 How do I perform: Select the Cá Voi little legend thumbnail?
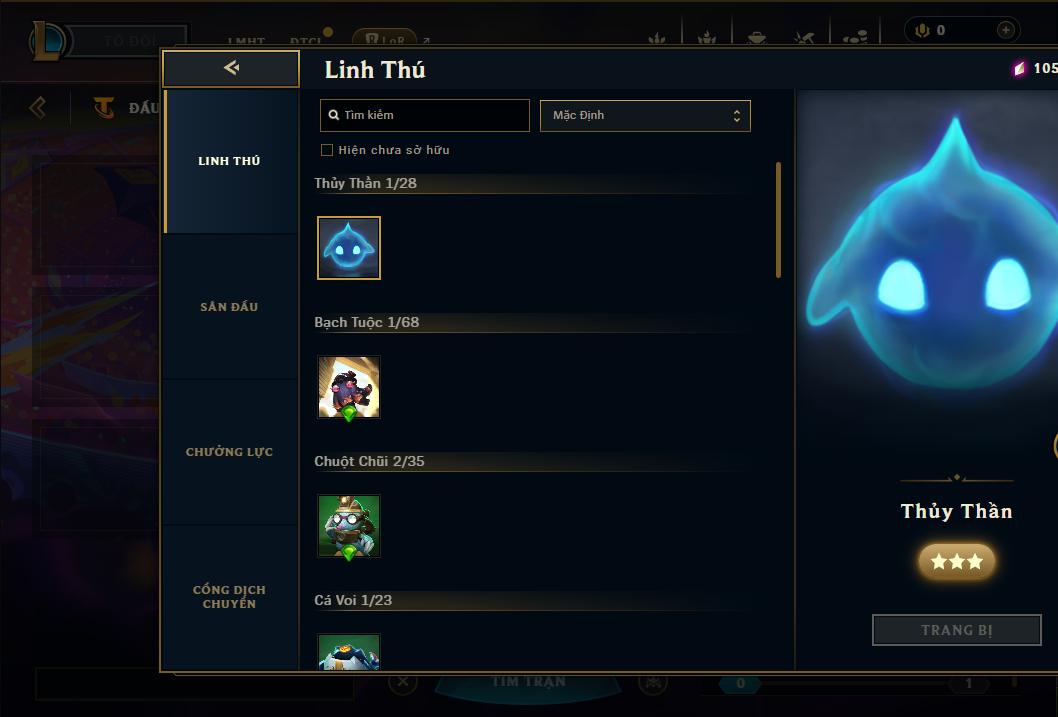point(349,652)
